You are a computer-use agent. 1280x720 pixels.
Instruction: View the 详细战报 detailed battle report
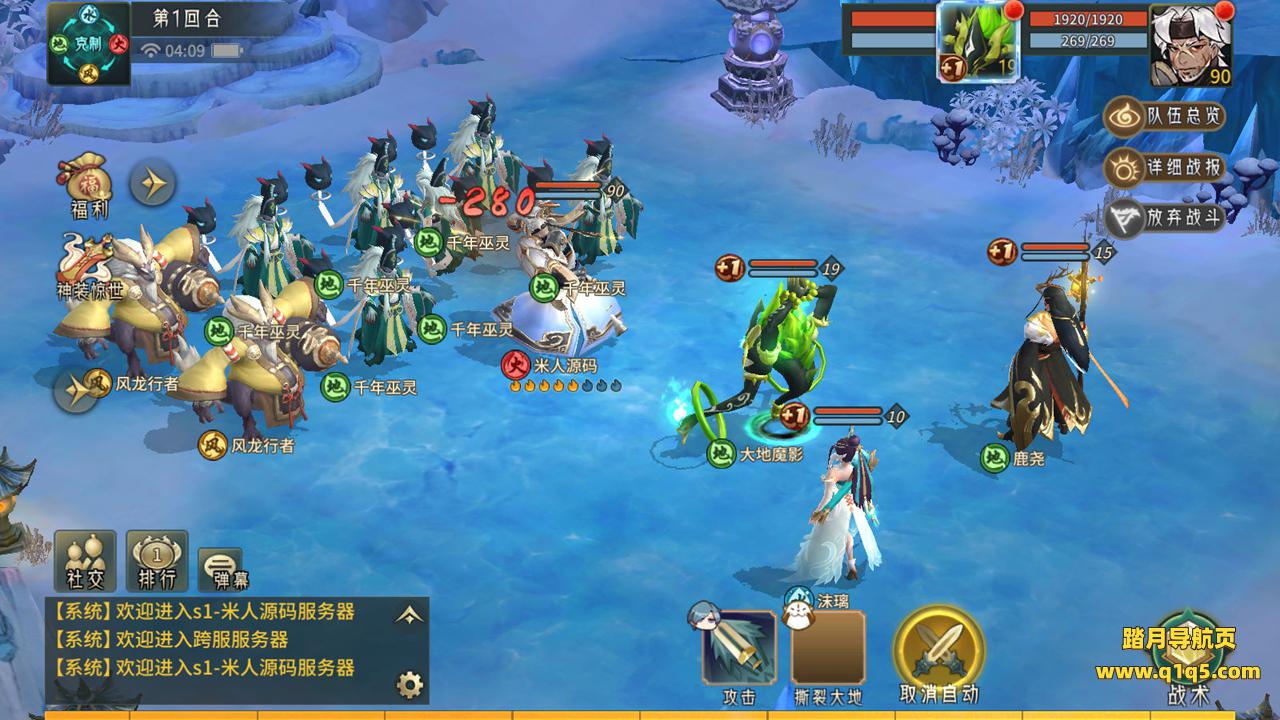pos(1166,168)
